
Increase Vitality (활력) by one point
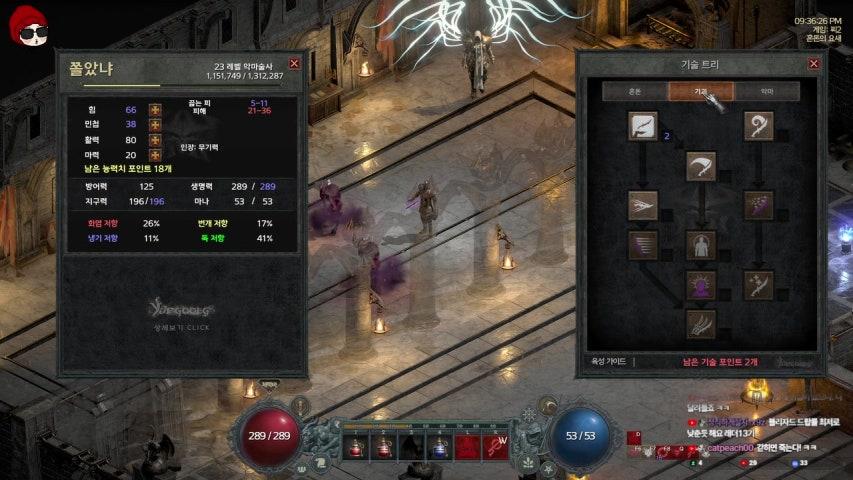pyautogui.click(x=155, y=140)
